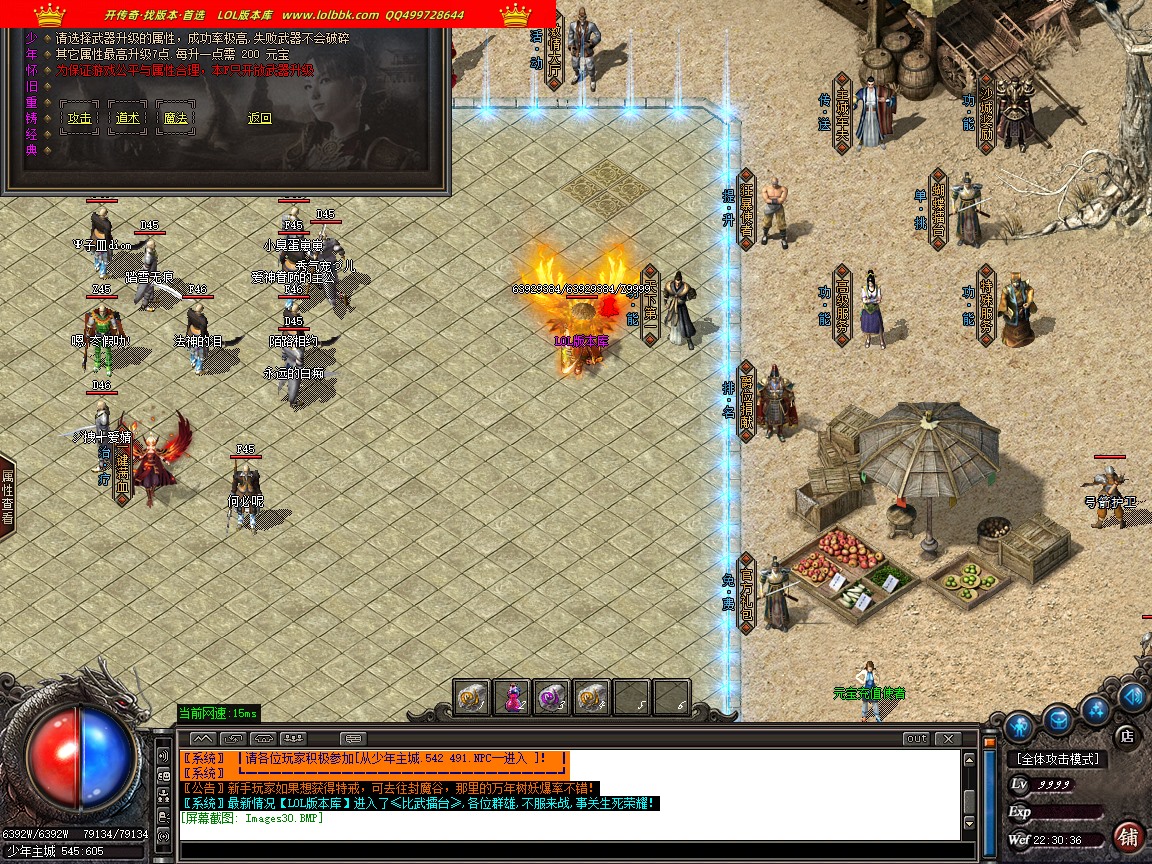Open the red 铺 stall button
Image resolution: width=1152 pixels, height=864 pixels.
tap(1128, 836)
